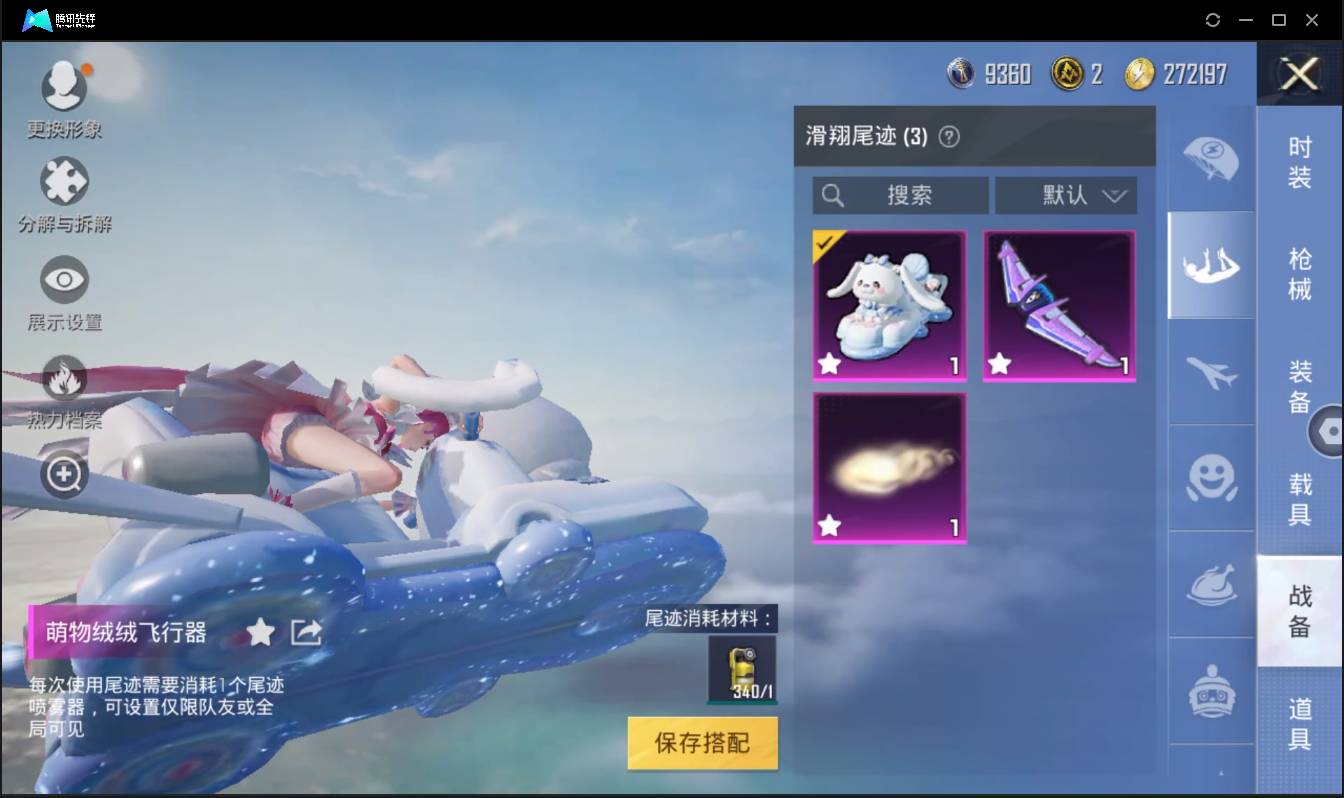This screenshot has width=1344, height=798.
Task: Toggle favorite star on 萌物绒绒飞行器
Action: [261, 632]
